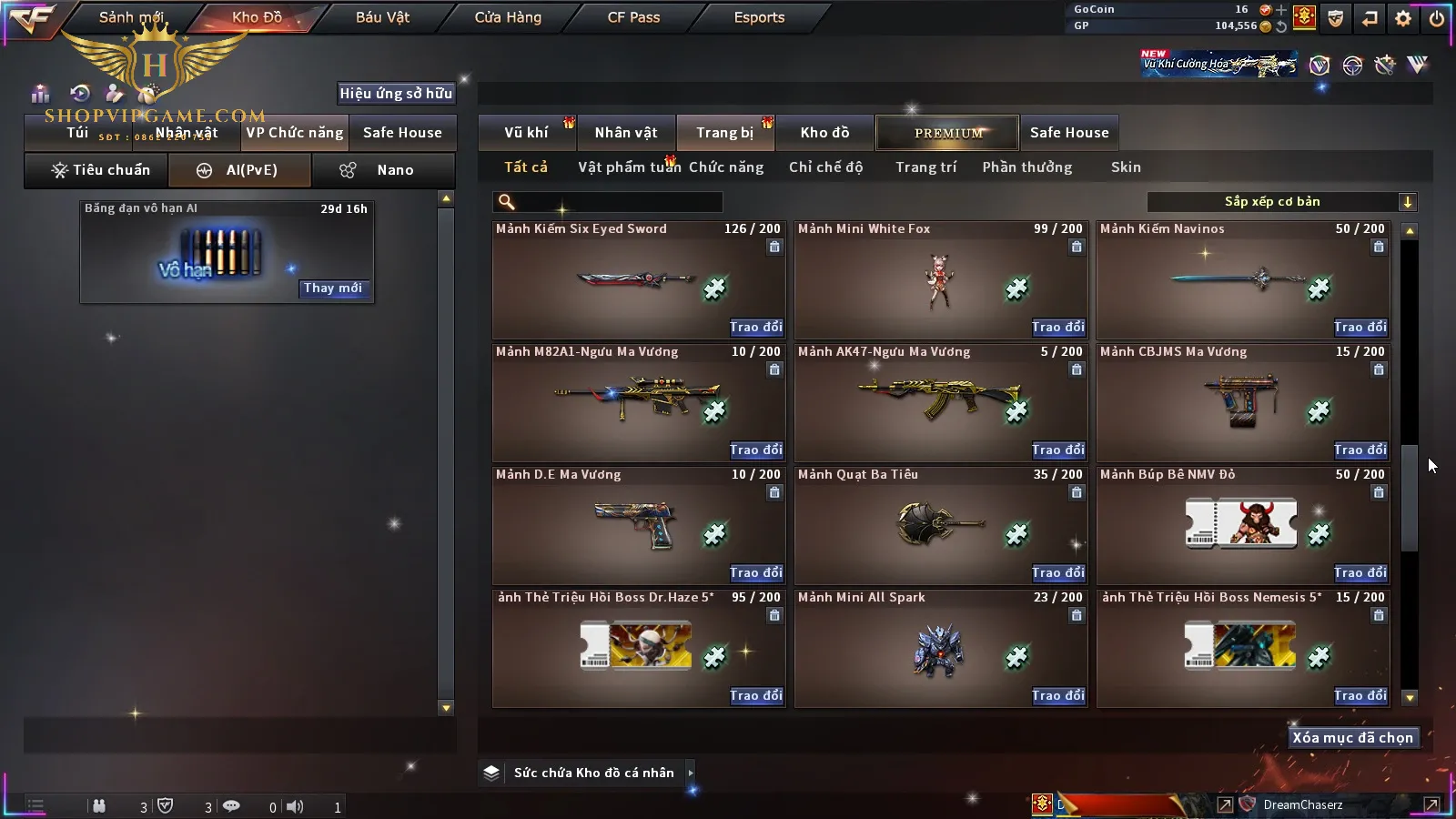Go to Cửa Hàng shop menu
Screen dimensions: 1456x819
(x=508, y=17)
